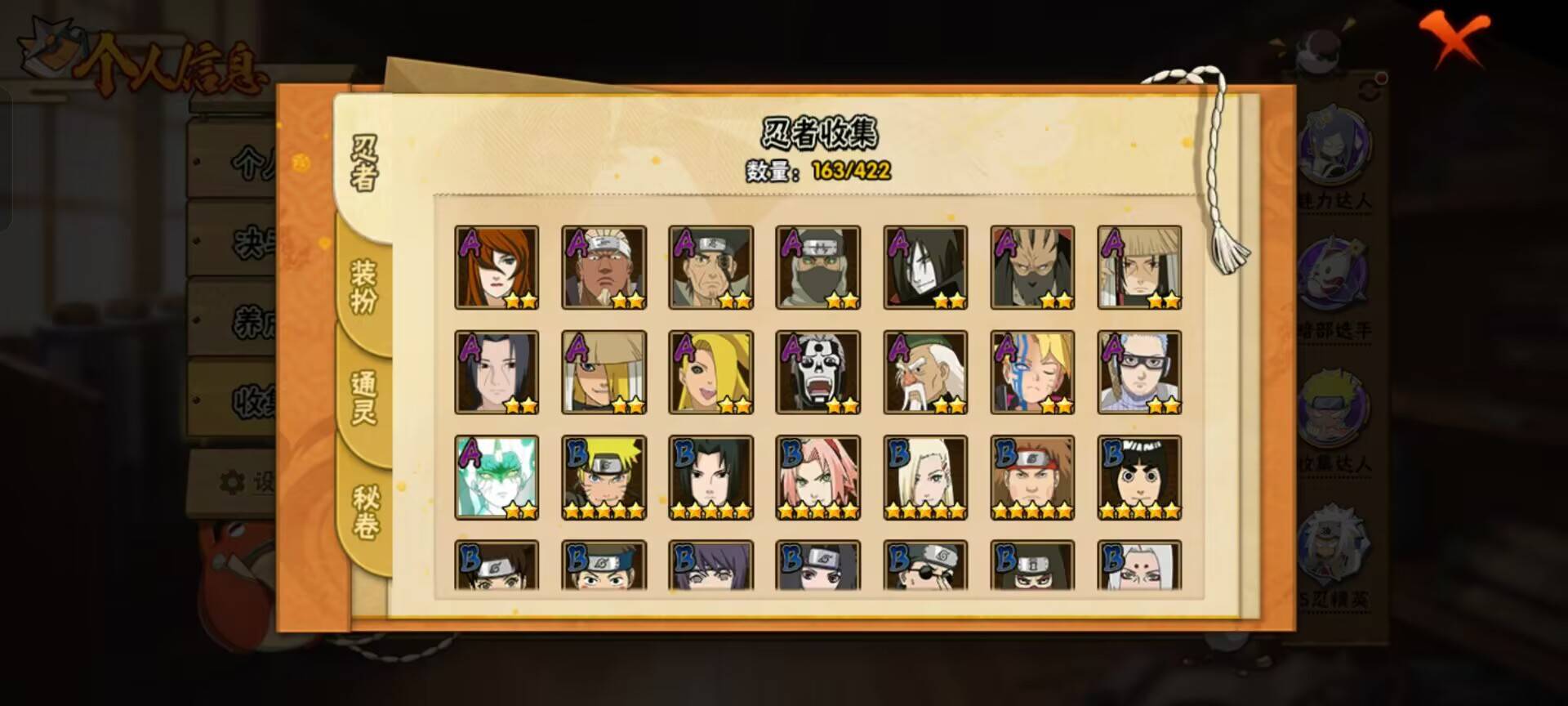Select Sasuke's five-star portrait
Viewport: 1568px width, 706px height.
[712, 478]
